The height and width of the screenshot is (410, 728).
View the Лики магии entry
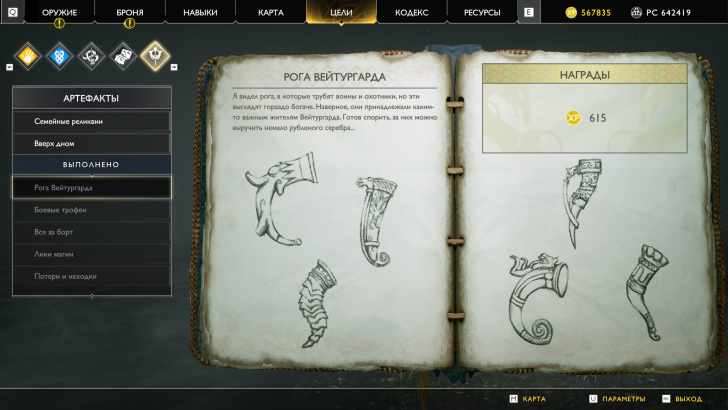(91, 254)
